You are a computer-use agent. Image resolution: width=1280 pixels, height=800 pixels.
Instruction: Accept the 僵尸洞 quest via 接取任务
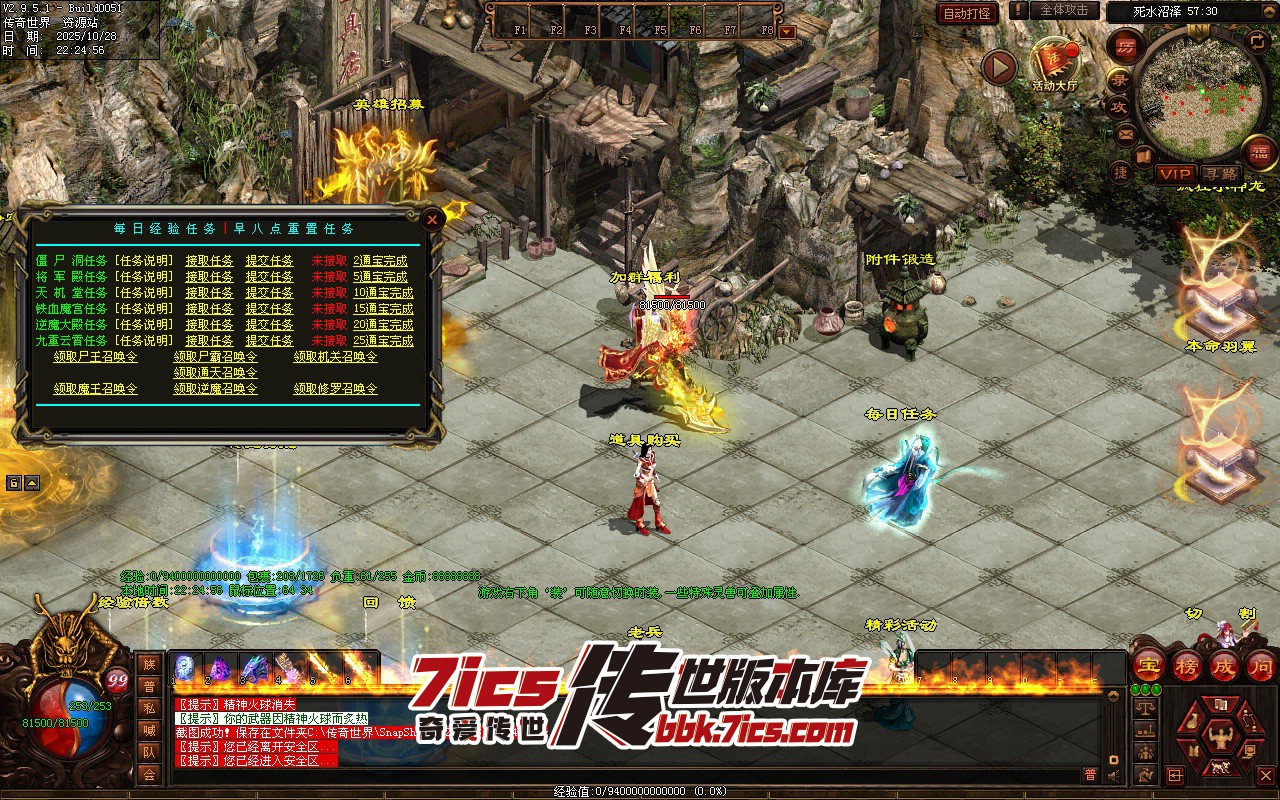[209, 261]
